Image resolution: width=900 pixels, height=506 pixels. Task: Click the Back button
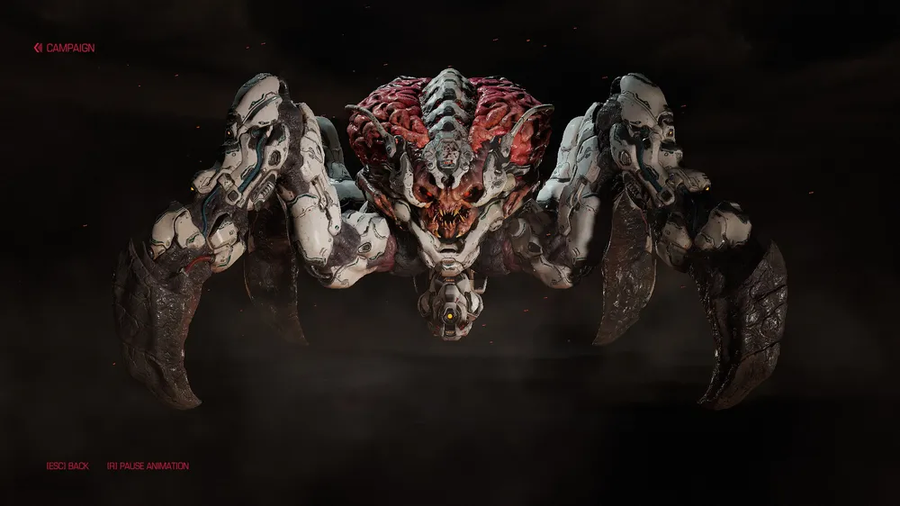point(68,466)
